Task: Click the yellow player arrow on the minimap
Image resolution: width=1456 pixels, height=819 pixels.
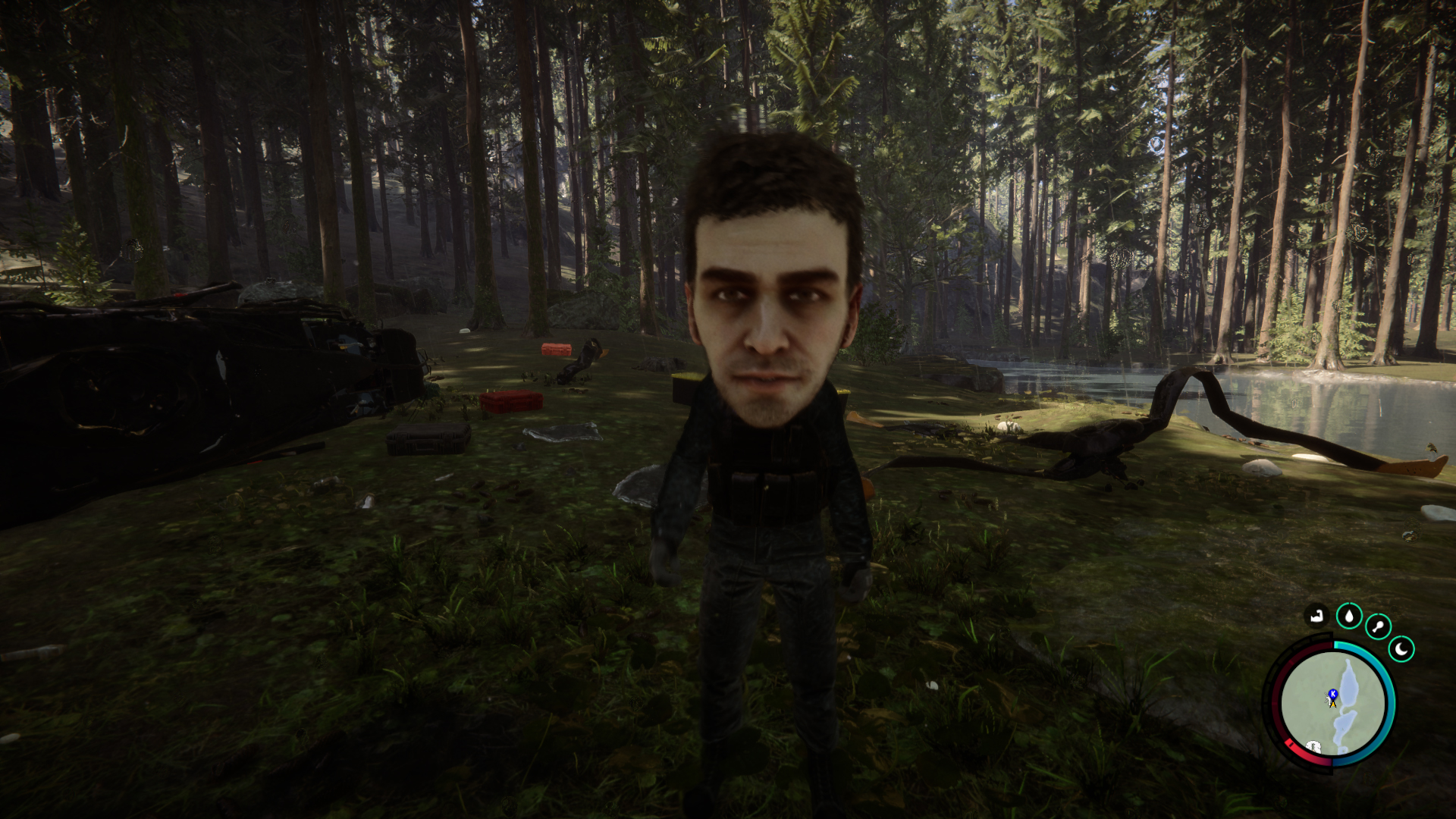Action: (1333, 704)
